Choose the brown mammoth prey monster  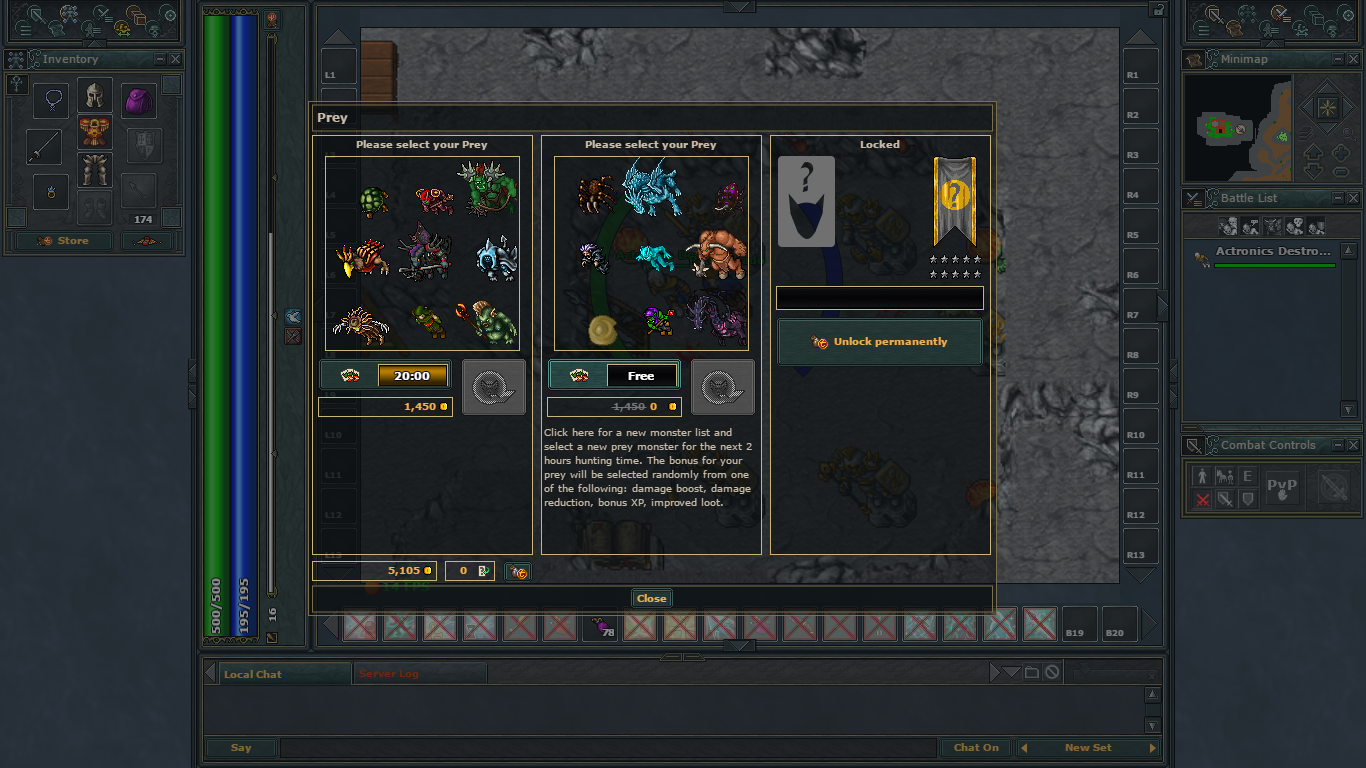coord(716,253)
